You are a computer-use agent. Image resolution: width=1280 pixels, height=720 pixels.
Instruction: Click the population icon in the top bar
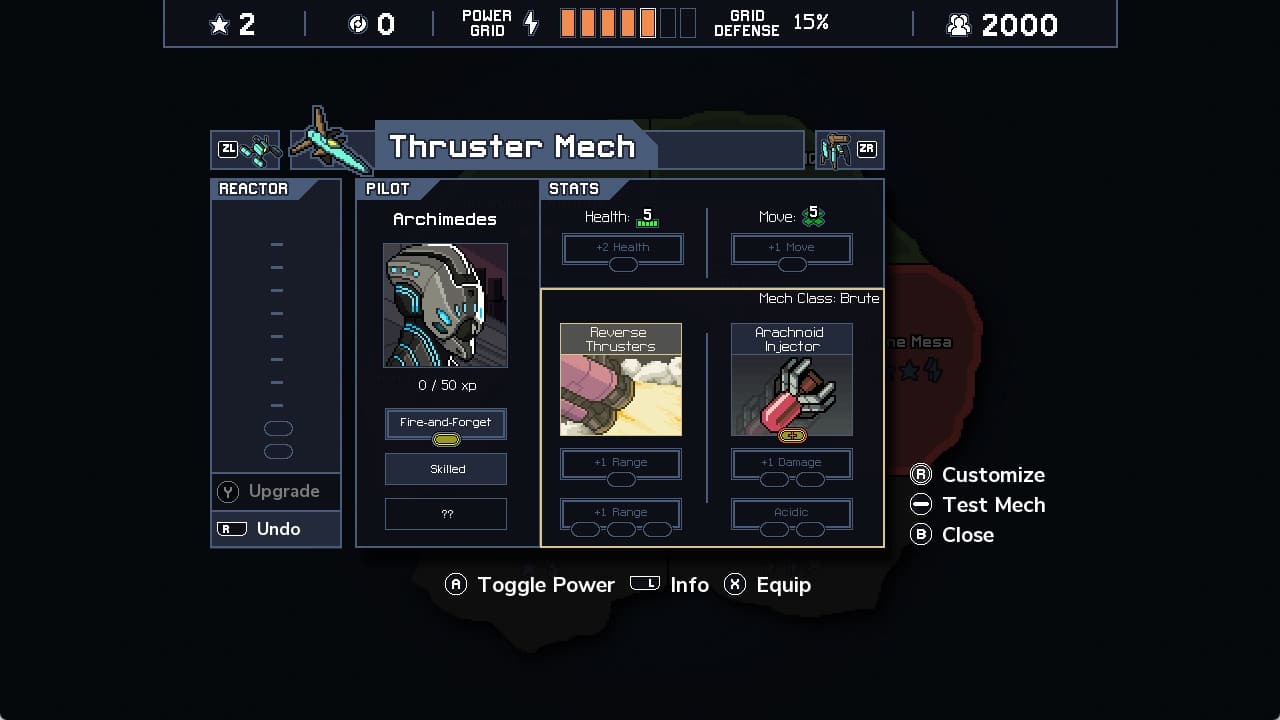[x=958, y=24]
